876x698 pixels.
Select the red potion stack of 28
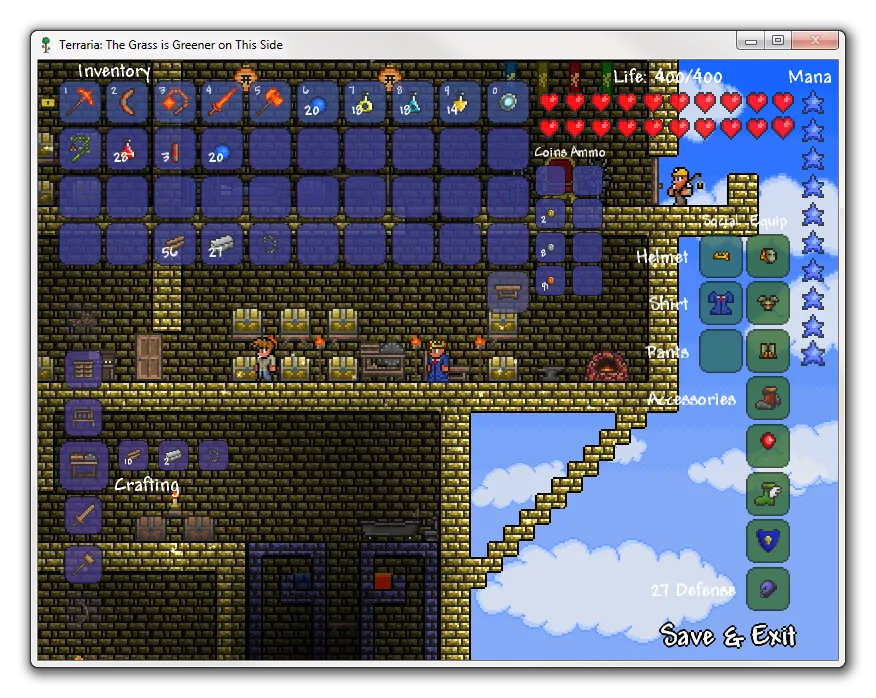point(128,150)
